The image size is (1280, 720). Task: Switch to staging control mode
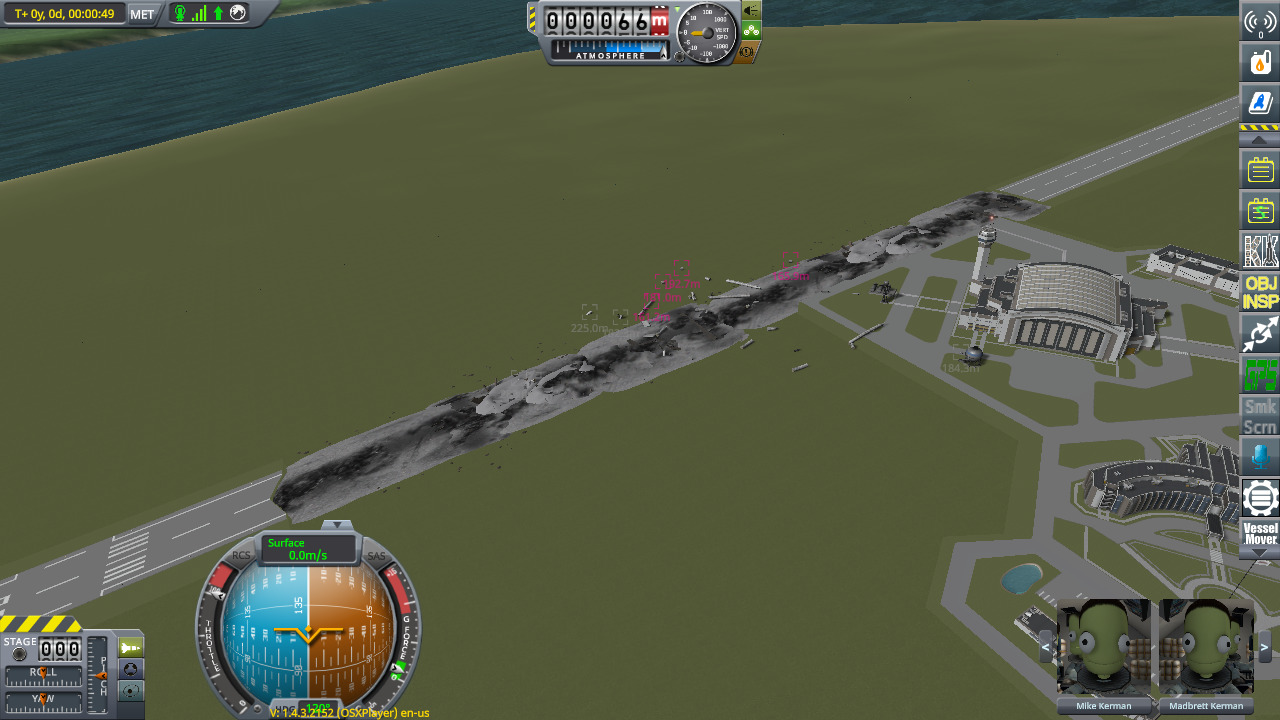131,647
